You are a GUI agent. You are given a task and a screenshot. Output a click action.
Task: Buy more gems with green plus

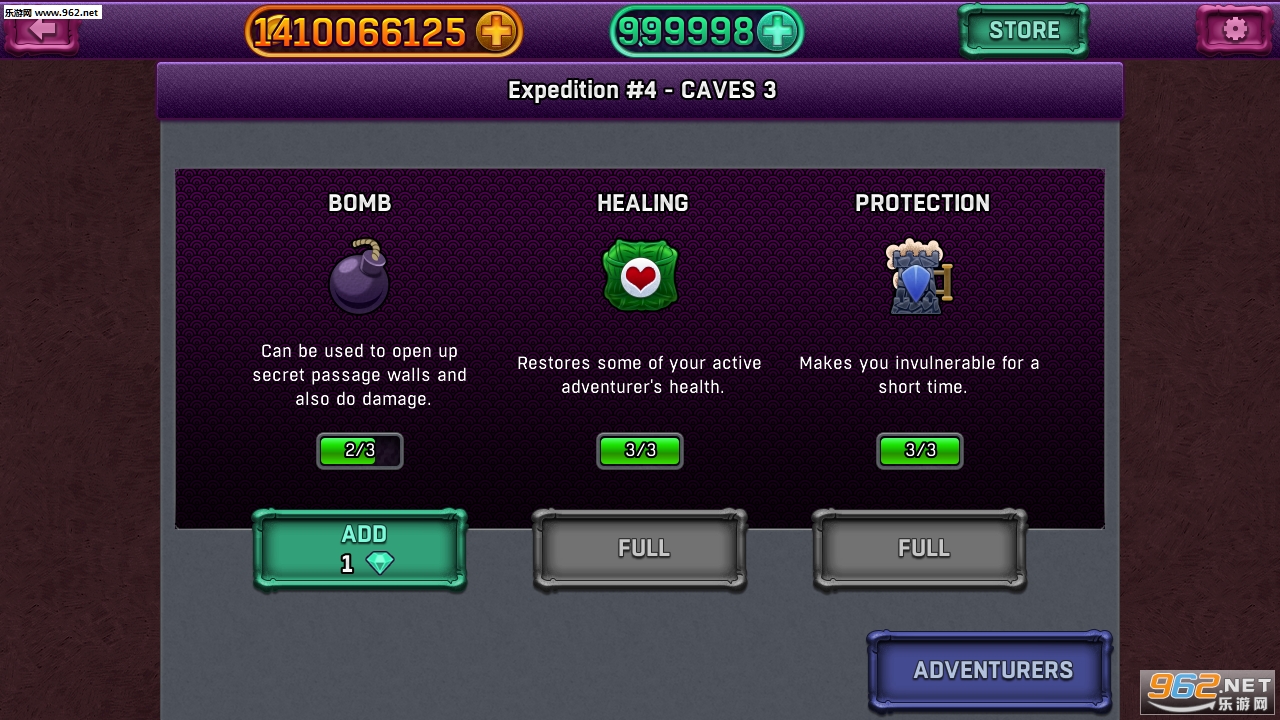tap(776, 32)
